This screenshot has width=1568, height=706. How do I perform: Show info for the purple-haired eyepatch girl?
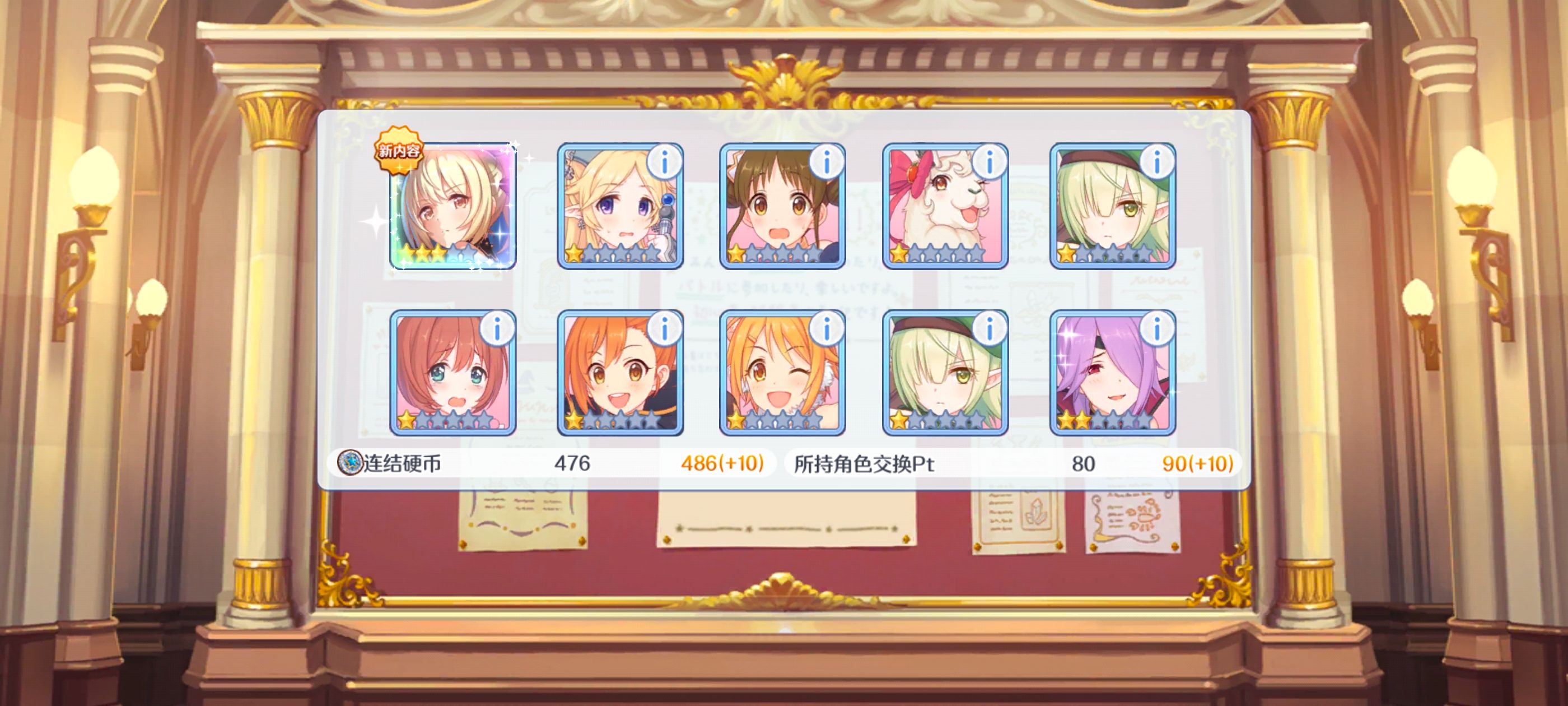(x=1156, y=329)
